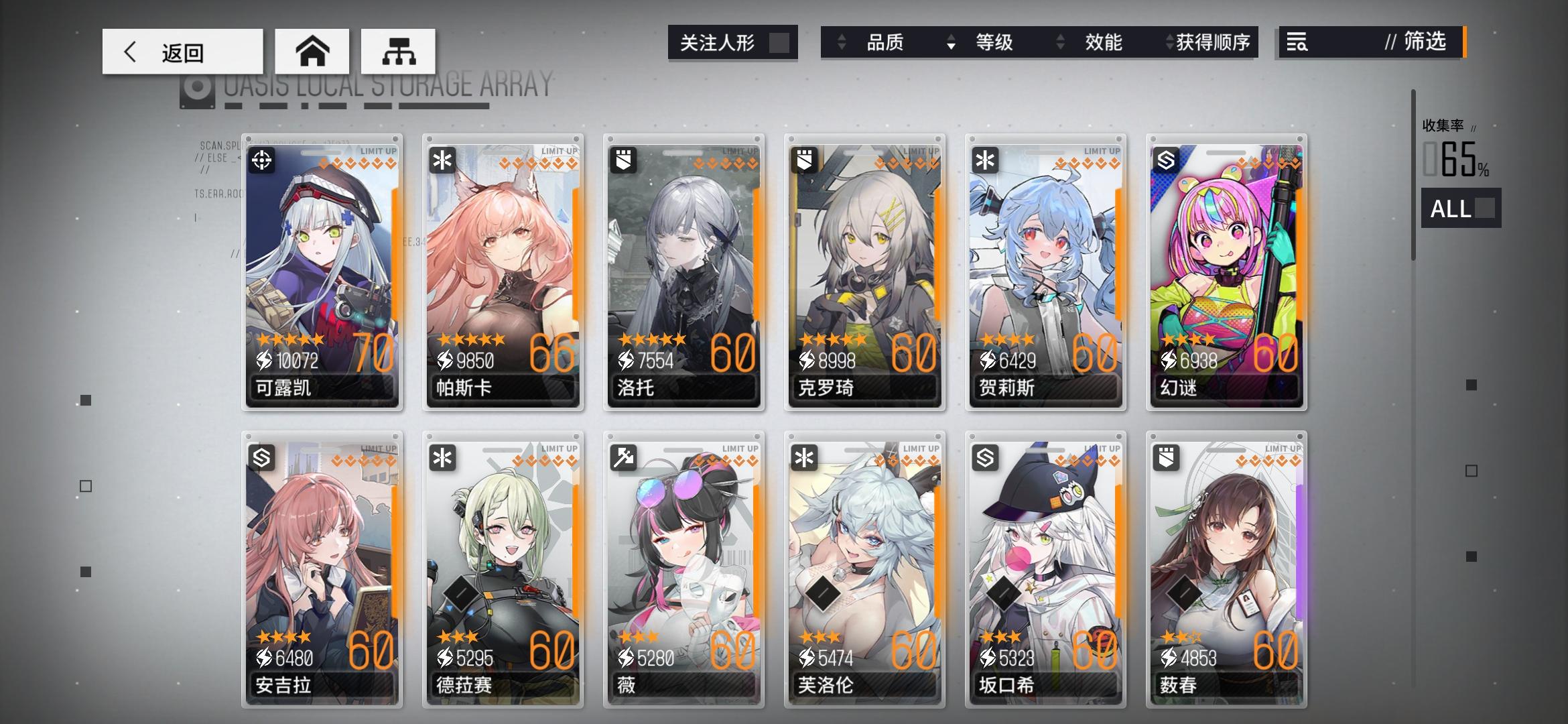The height and width of the screenshot is (724, 1568).
Task: Select 效能 from the sort bar
Action: tap(1103, 42)
